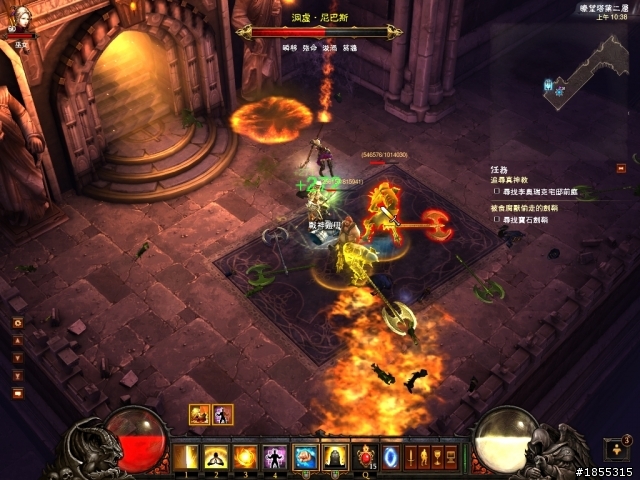Open the goblet menu button
The width and height of the screenshot is (640, 480).
pos(437,458)
